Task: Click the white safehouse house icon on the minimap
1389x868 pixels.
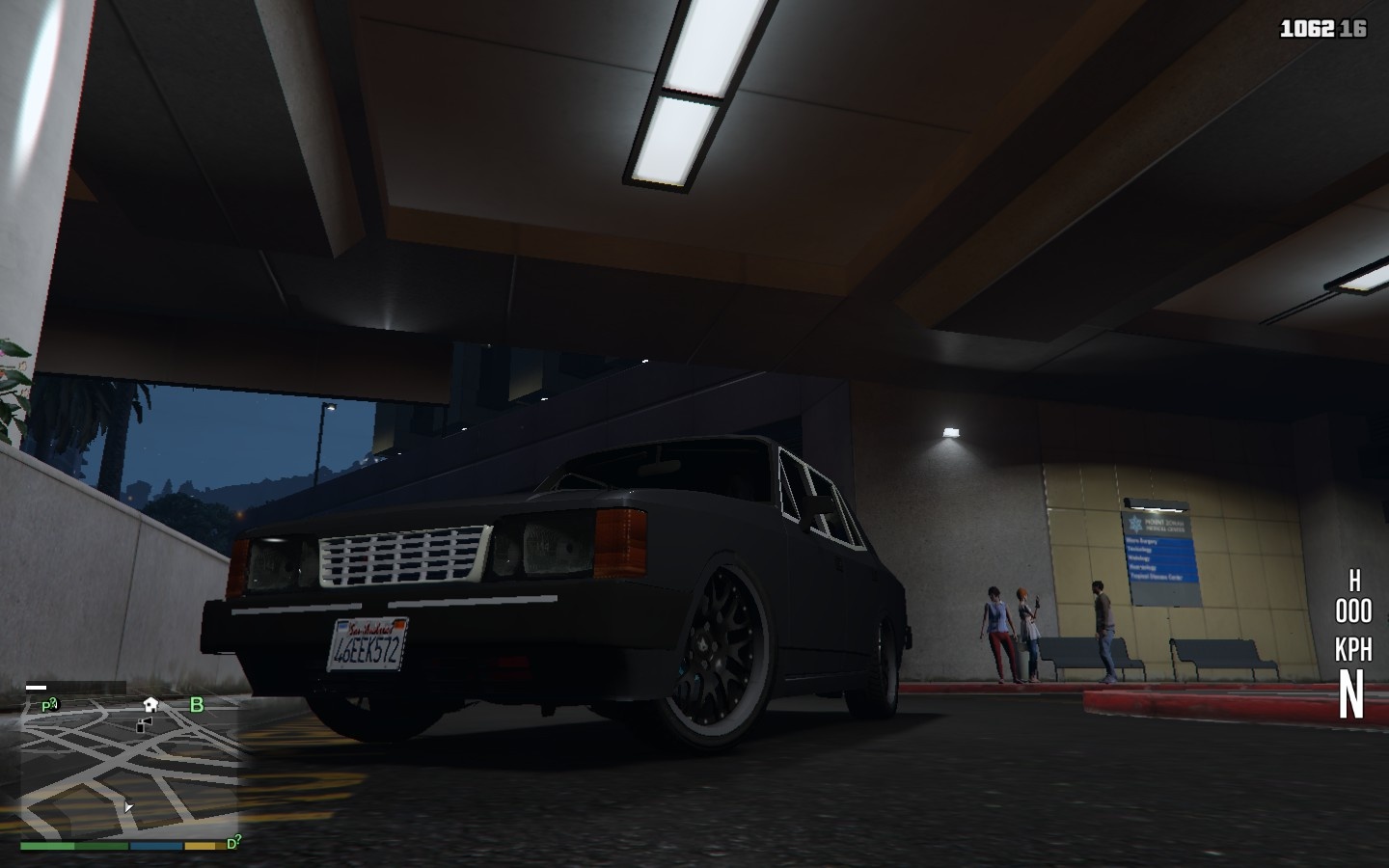Action: pos(150,705)
